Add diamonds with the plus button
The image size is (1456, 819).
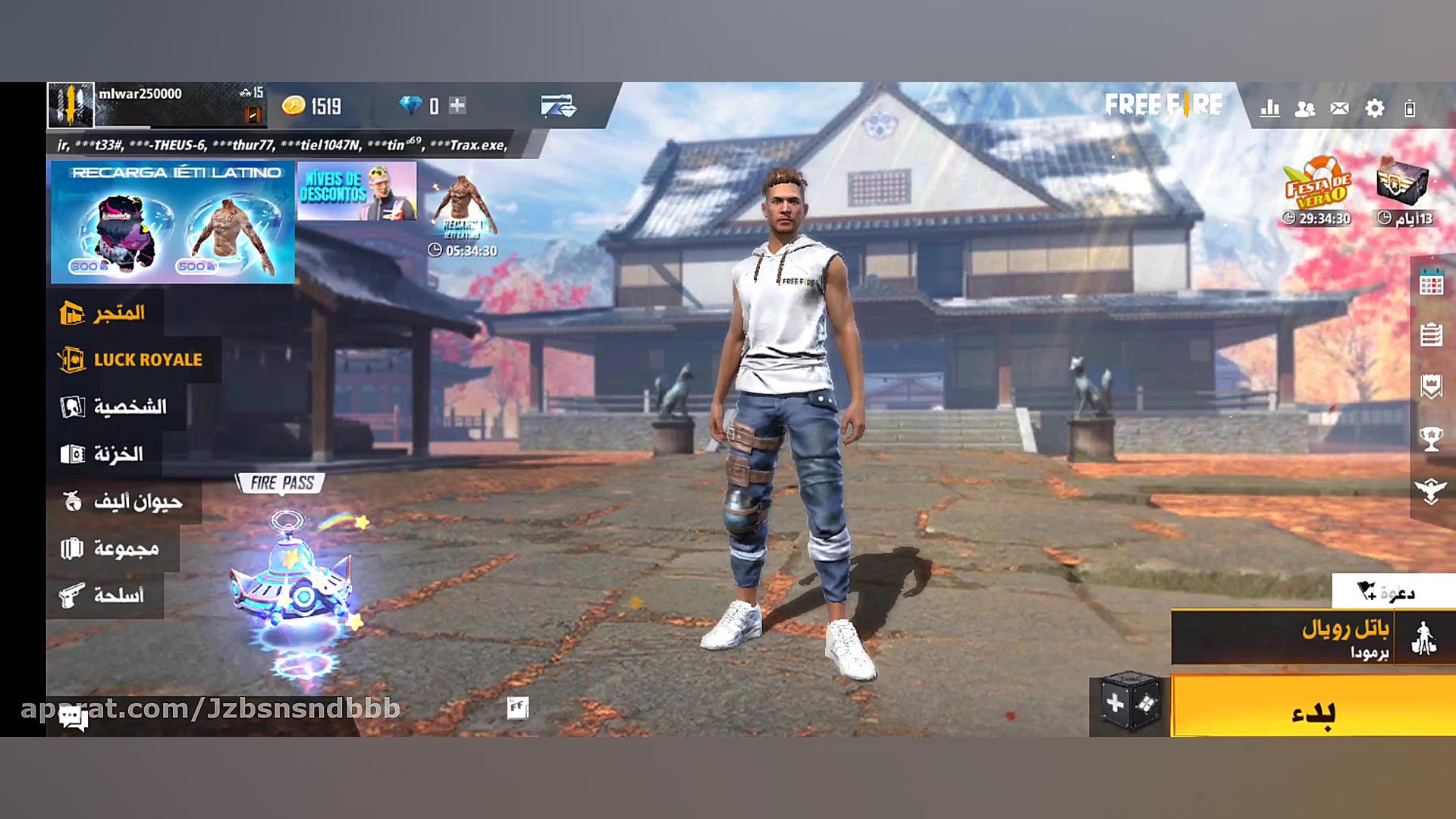point(457,105)
